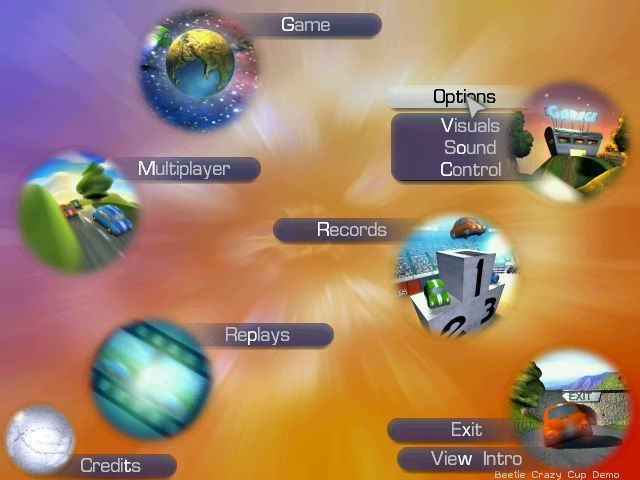640x480 pixels.
Task: Open the Game menu entry
Action: (x=306, y=25)
